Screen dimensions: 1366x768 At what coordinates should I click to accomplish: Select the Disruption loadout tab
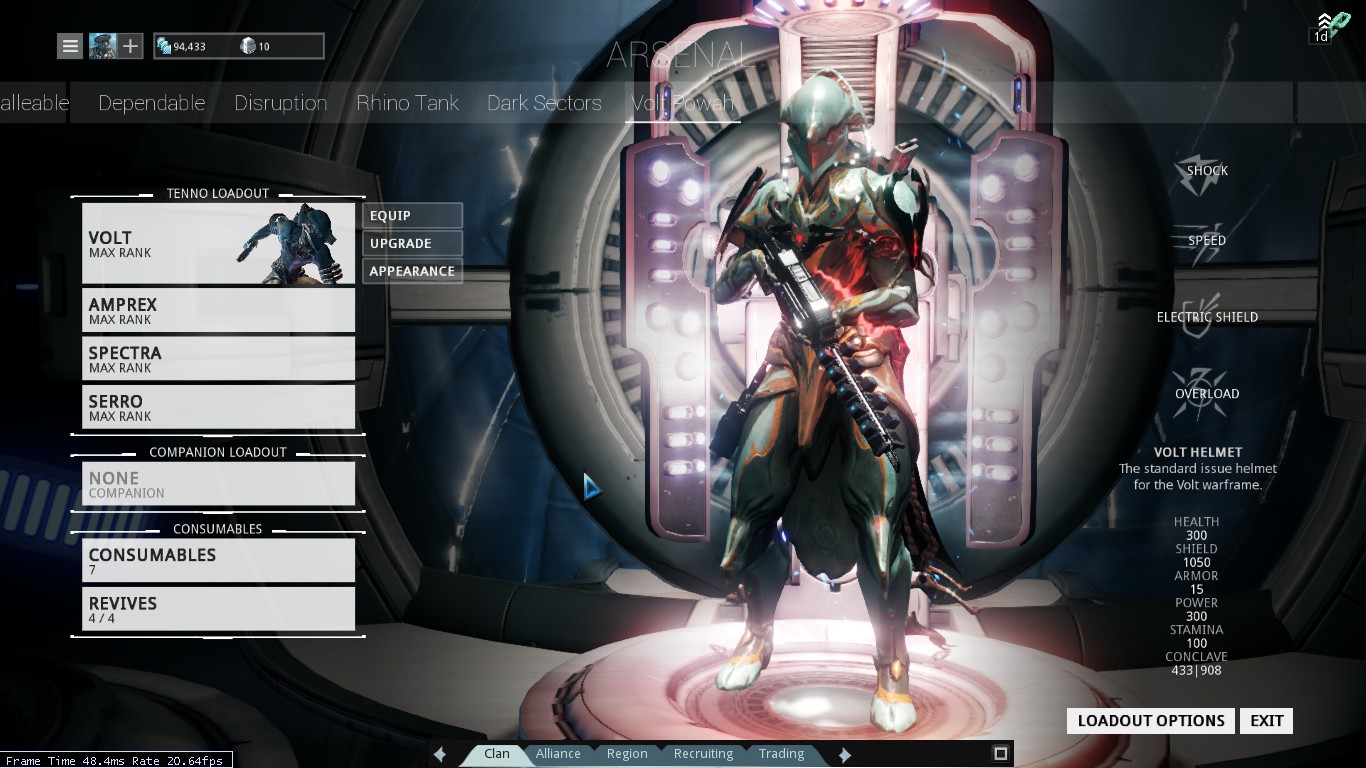tap(280, 103)
